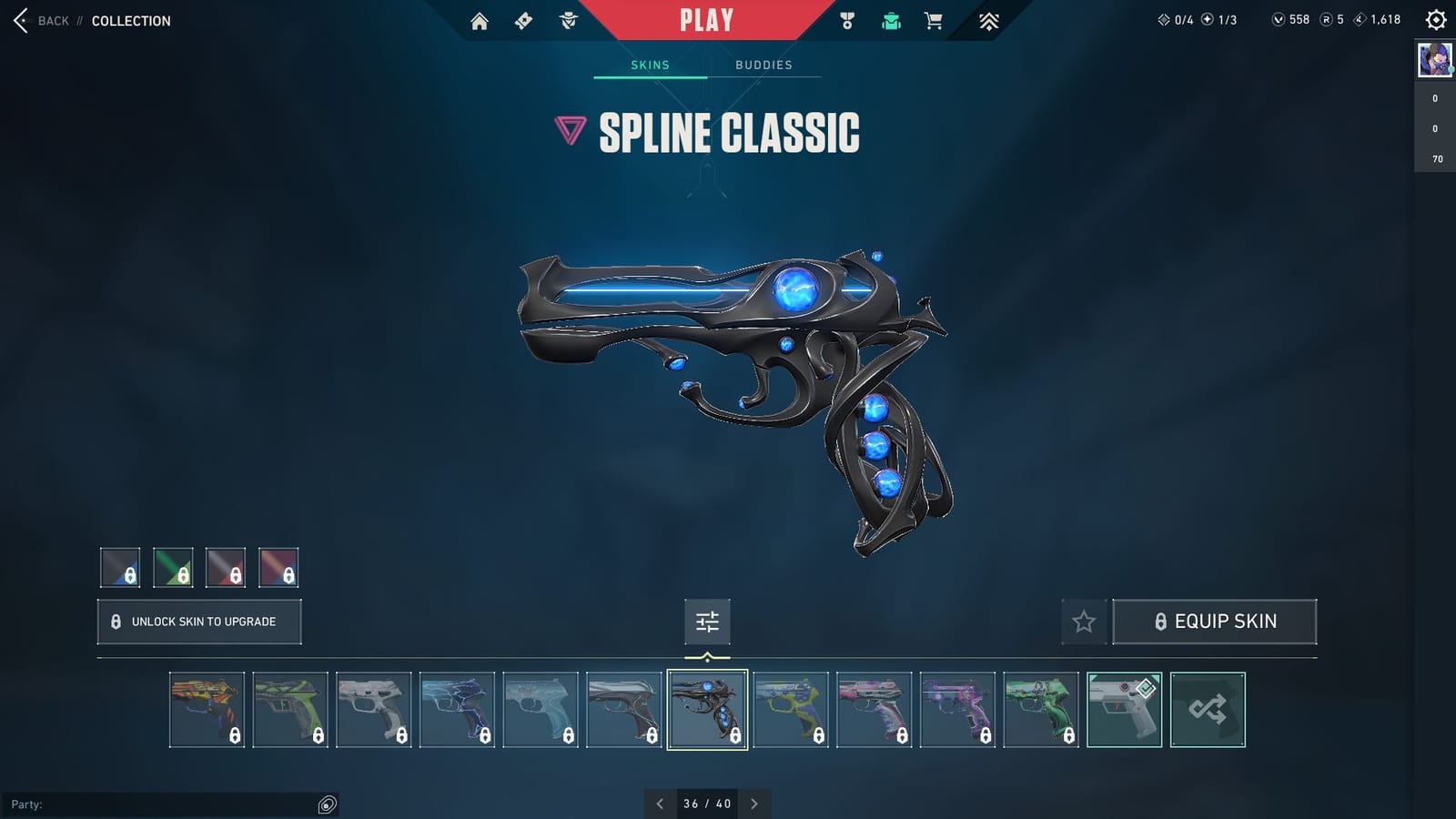Open the PLAY menu

705,18
